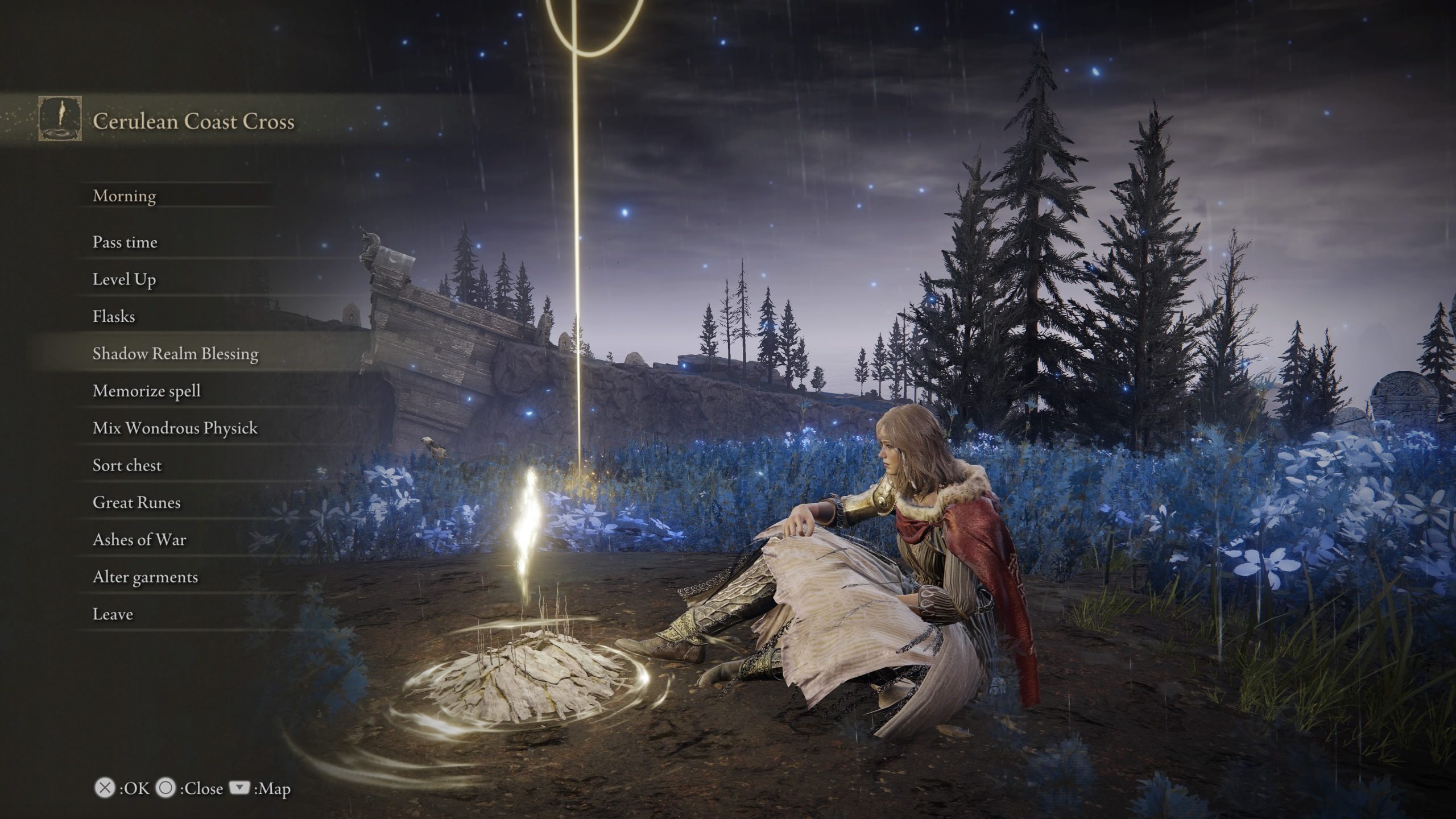Select Memorize spell
This screenshot has height=819, width=1456.
pos(146,391)
